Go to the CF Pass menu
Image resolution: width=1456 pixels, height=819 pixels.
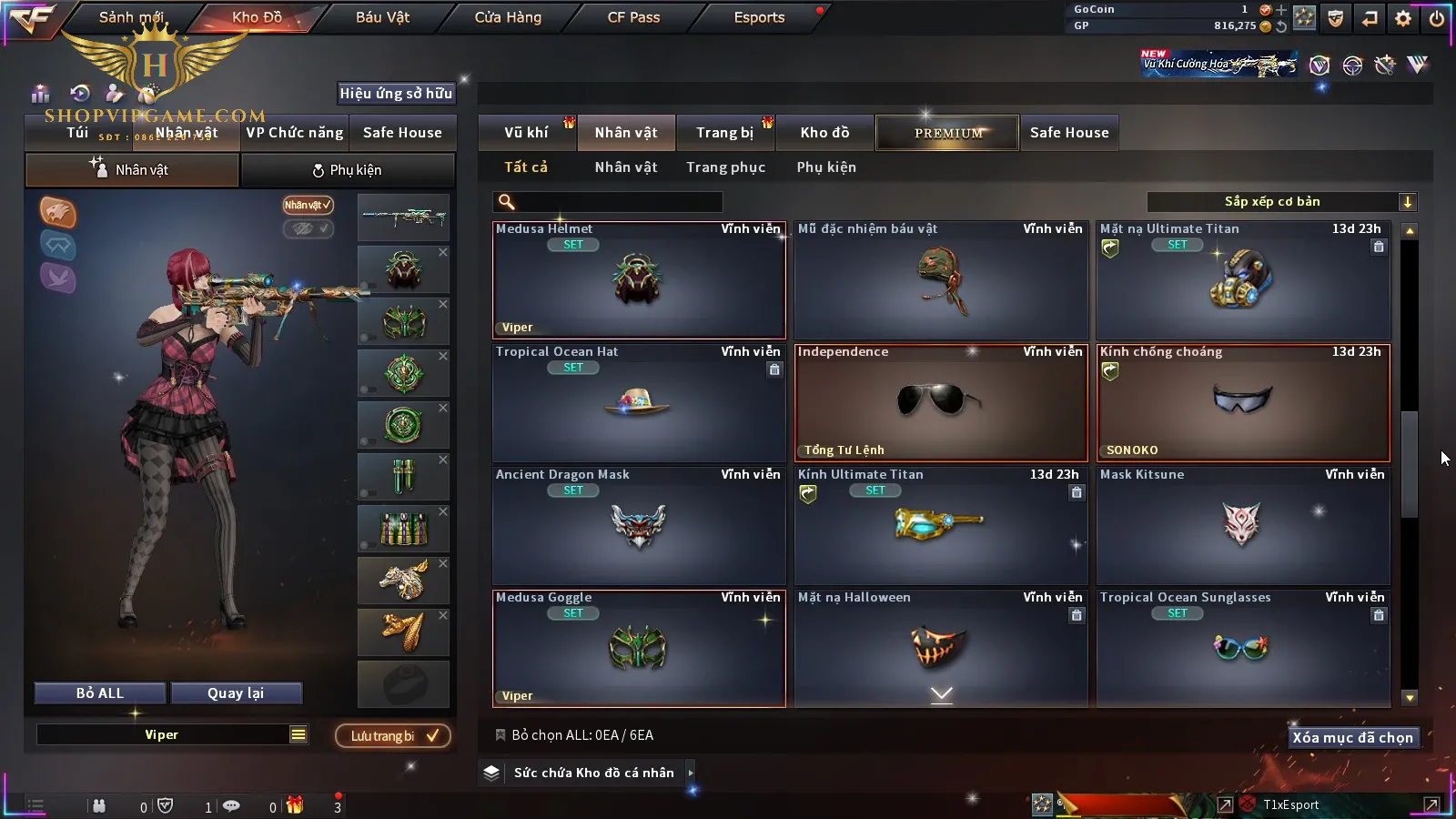click(x=633, y=17)
